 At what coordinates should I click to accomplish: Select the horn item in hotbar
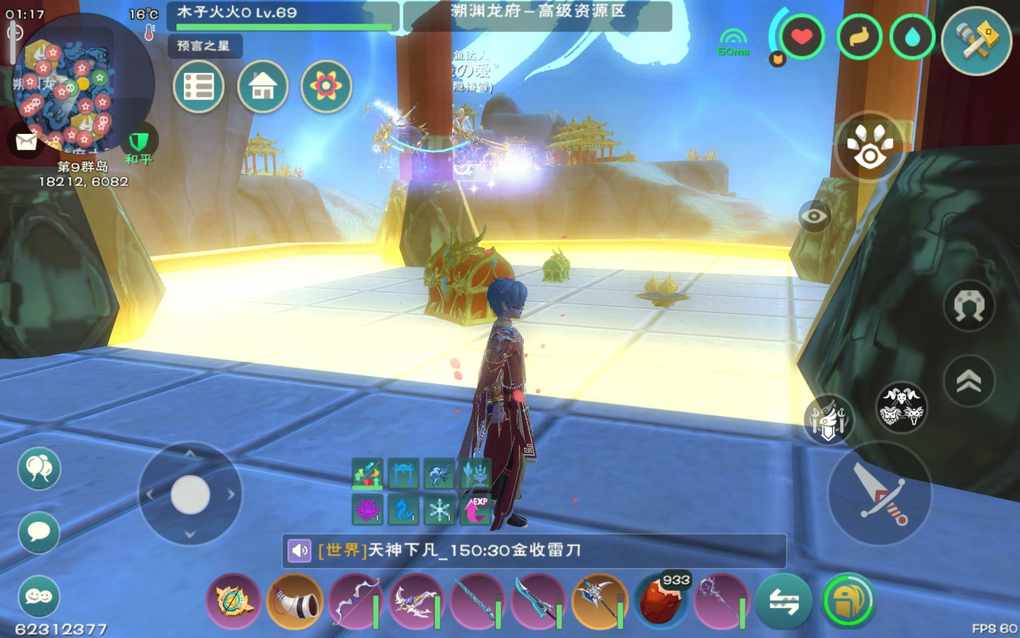(x=294, y=601)
